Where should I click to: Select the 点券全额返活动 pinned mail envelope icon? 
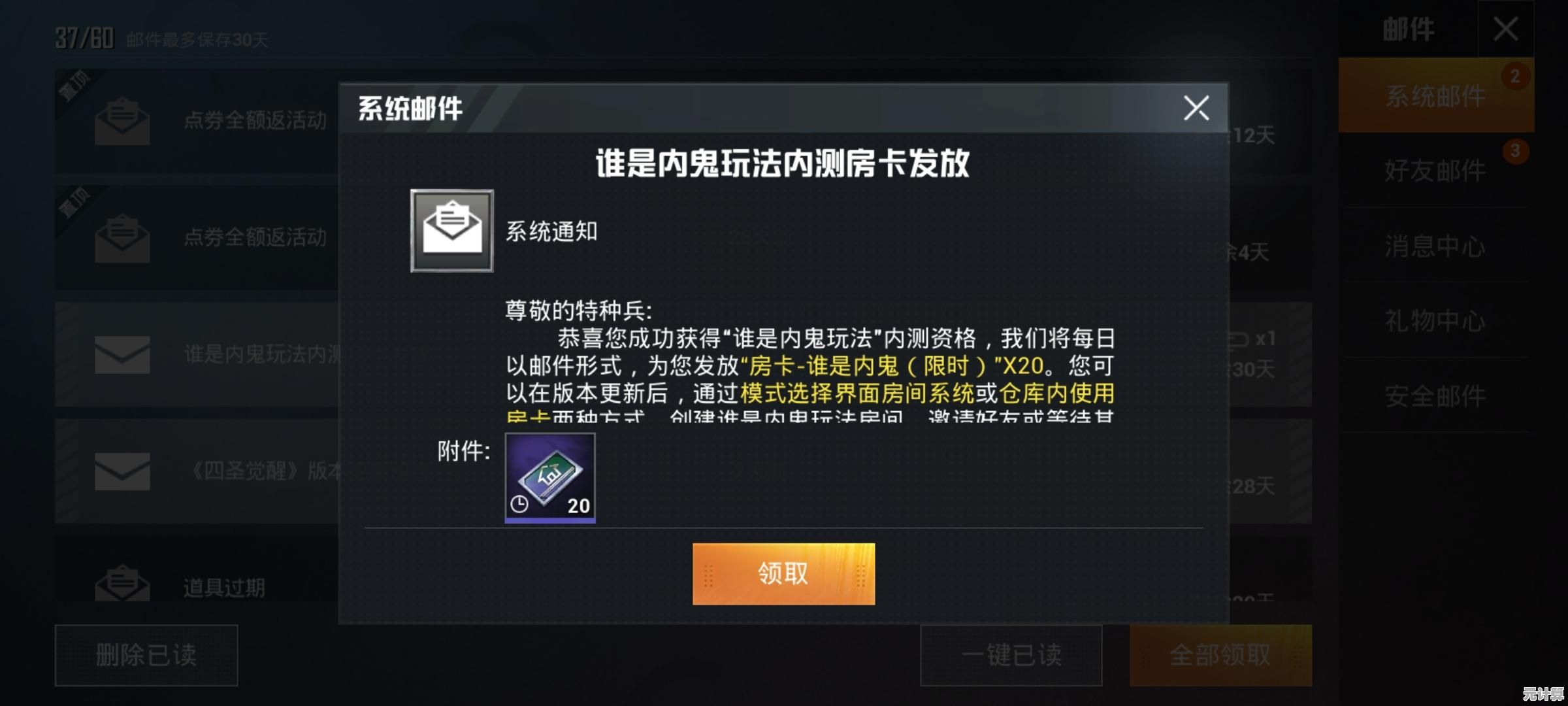point(121,121)
